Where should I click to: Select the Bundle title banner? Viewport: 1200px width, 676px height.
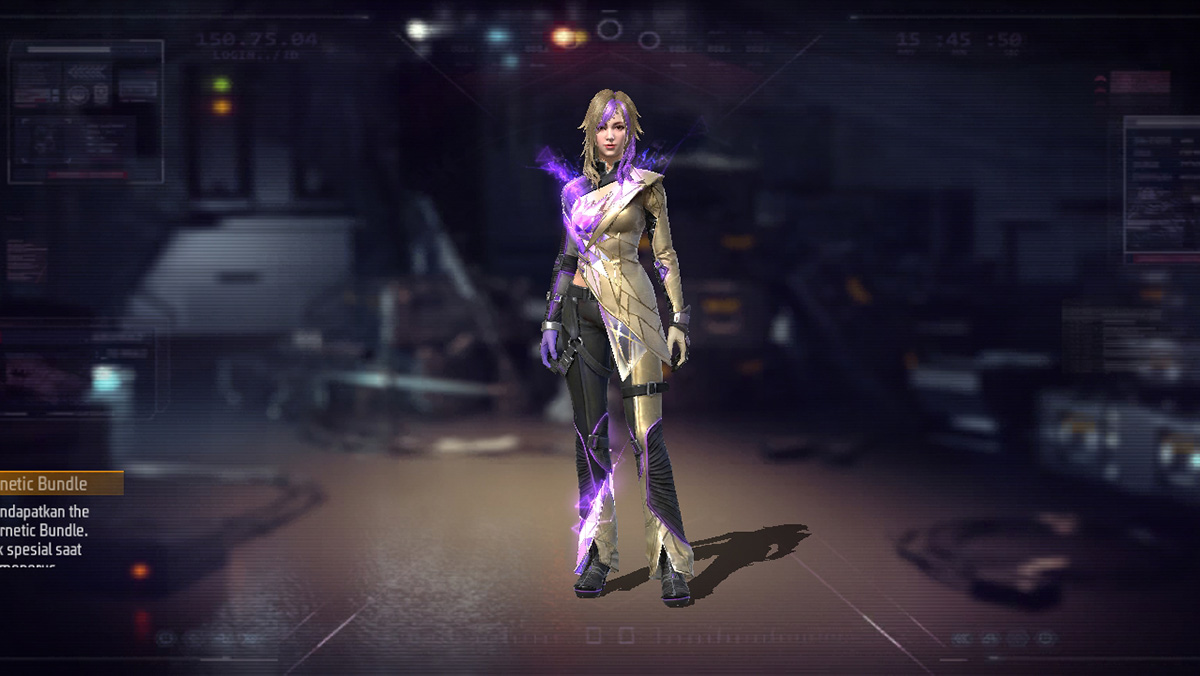58,484
